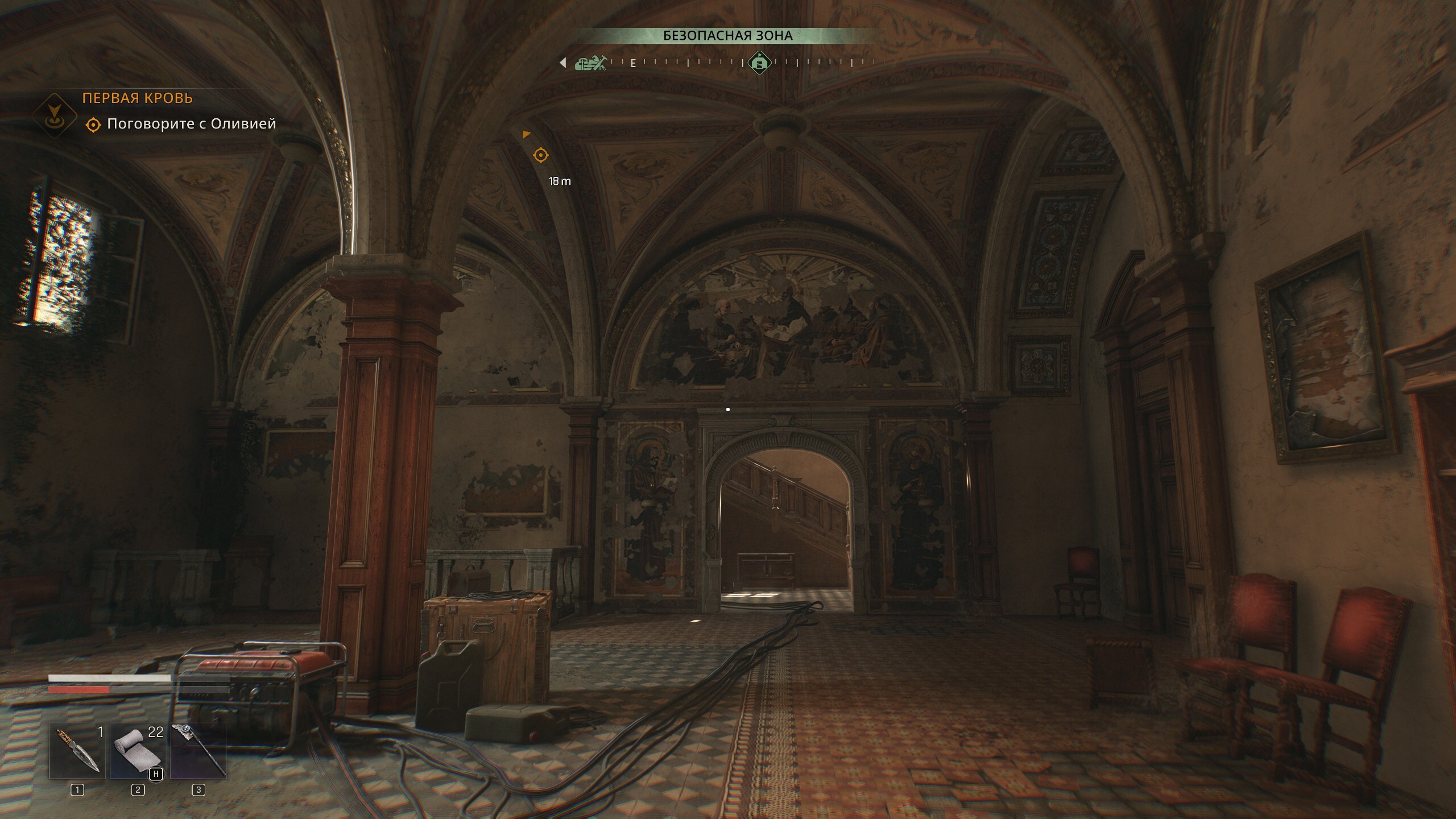
Task: Use the bandage roll slot
Action: tap(138, 750)
